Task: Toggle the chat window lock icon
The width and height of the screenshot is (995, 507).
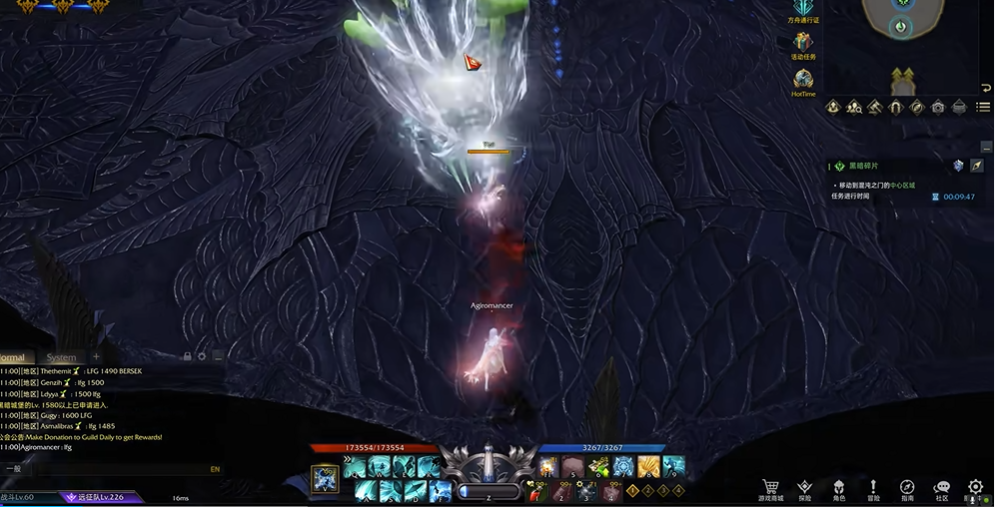Action: click(x=187, y=356)
